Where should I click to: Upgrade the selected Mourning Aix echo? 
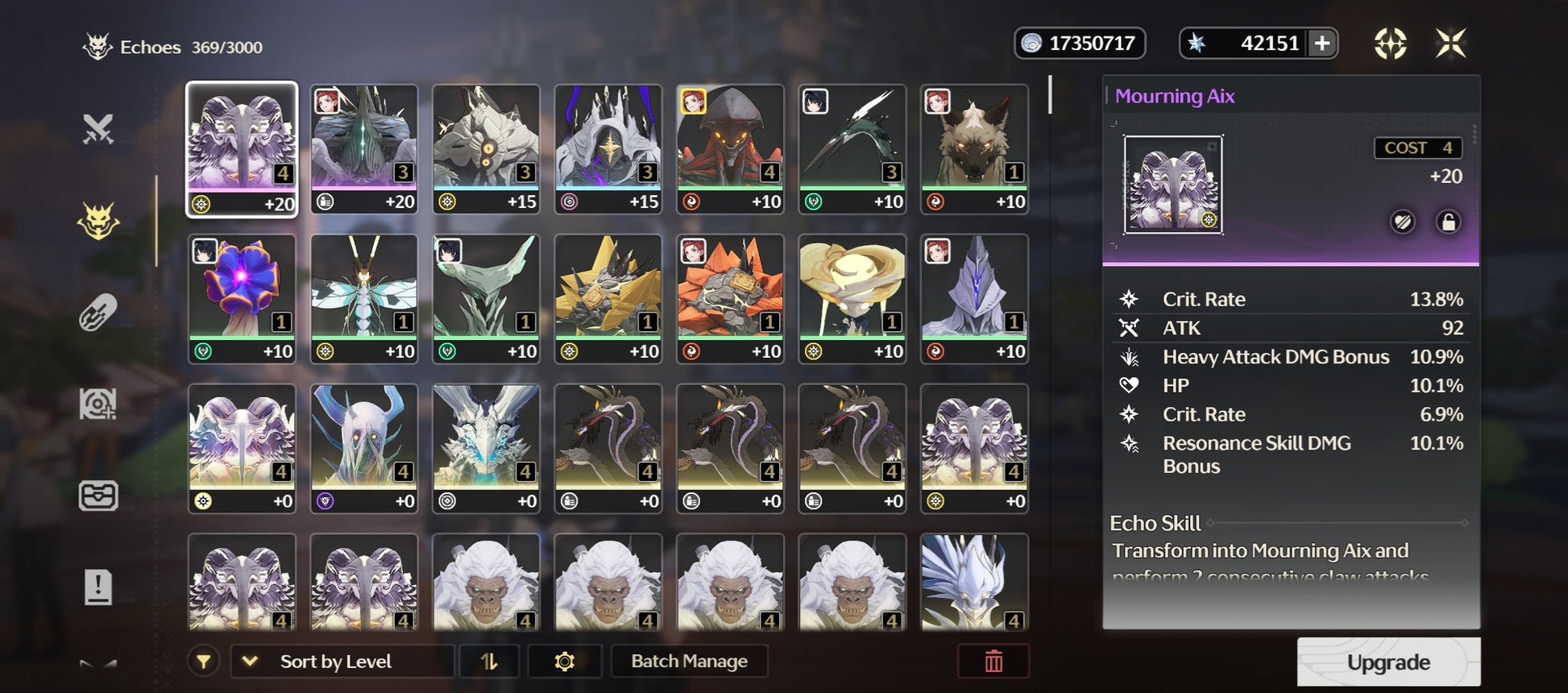point(1388,662)
